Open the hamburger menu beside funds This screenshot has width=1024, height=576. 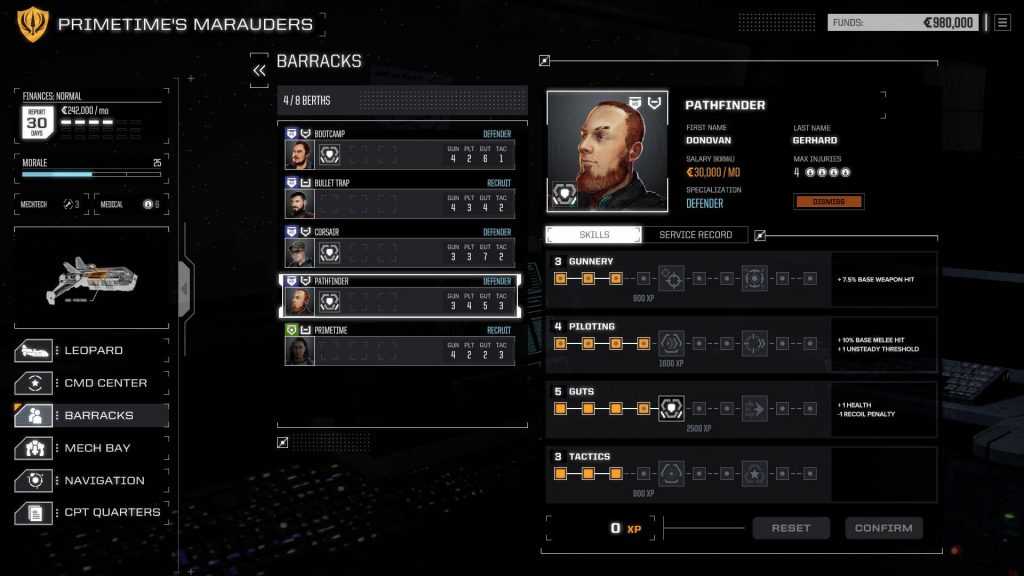pos(1002,22)
